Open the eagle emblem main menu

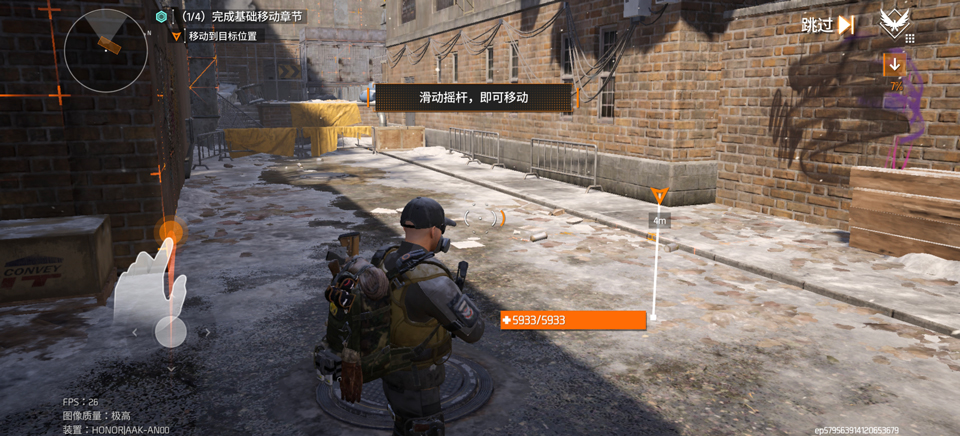tap(895, 22)
